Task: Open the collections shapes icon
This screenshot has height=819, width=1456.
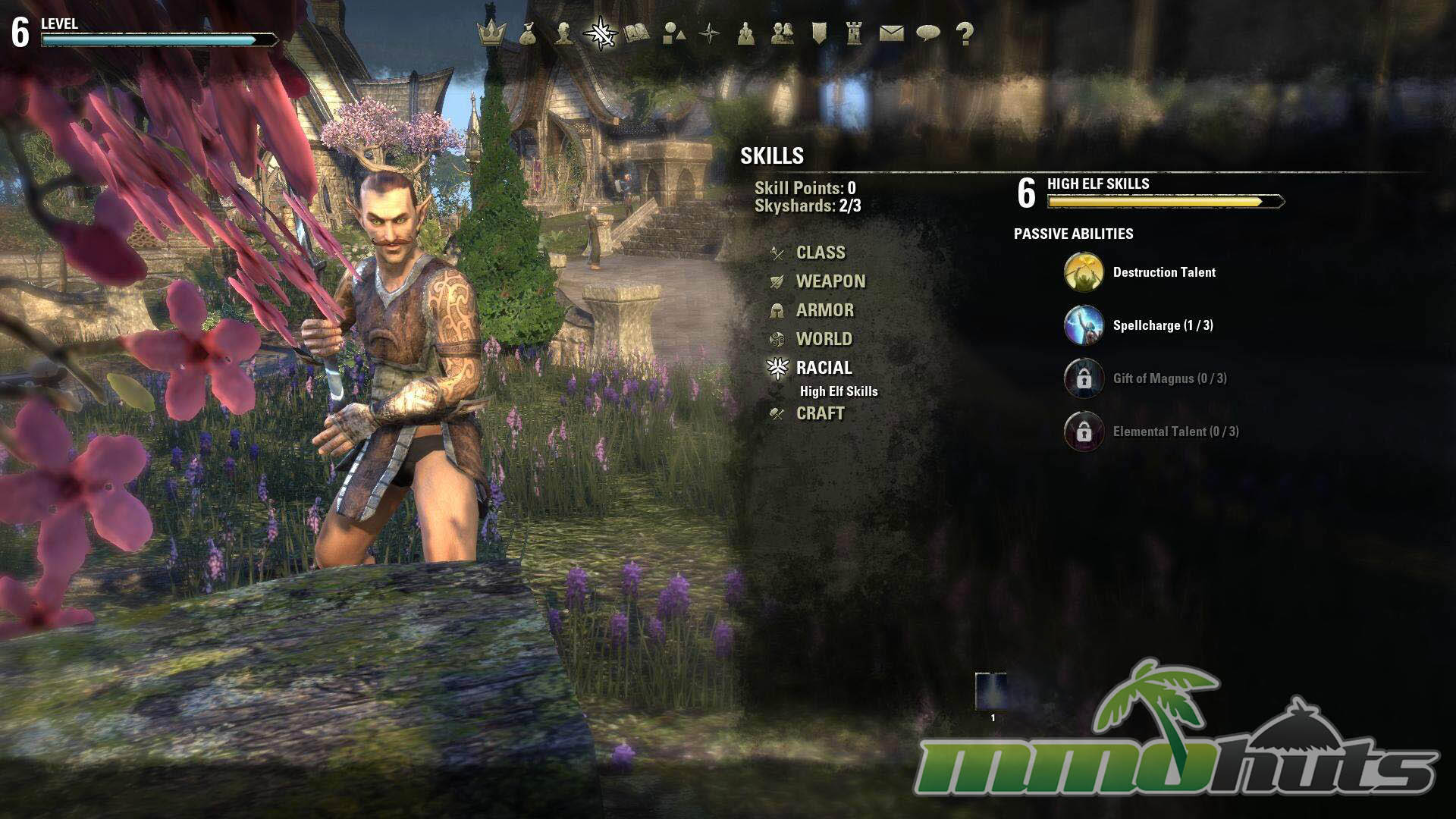Action: click(673, 33)
